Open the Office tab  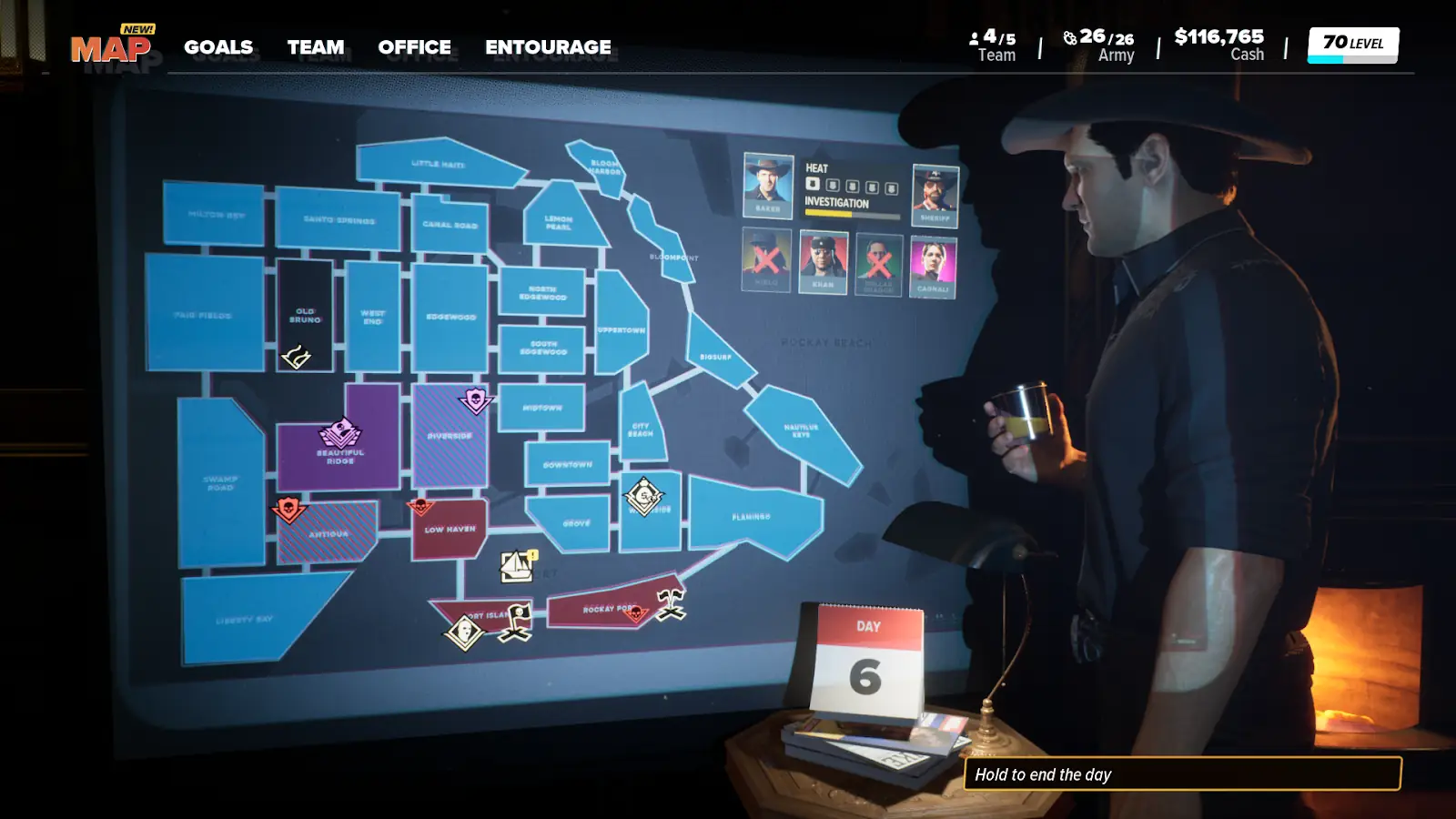[x=414, y=47]
